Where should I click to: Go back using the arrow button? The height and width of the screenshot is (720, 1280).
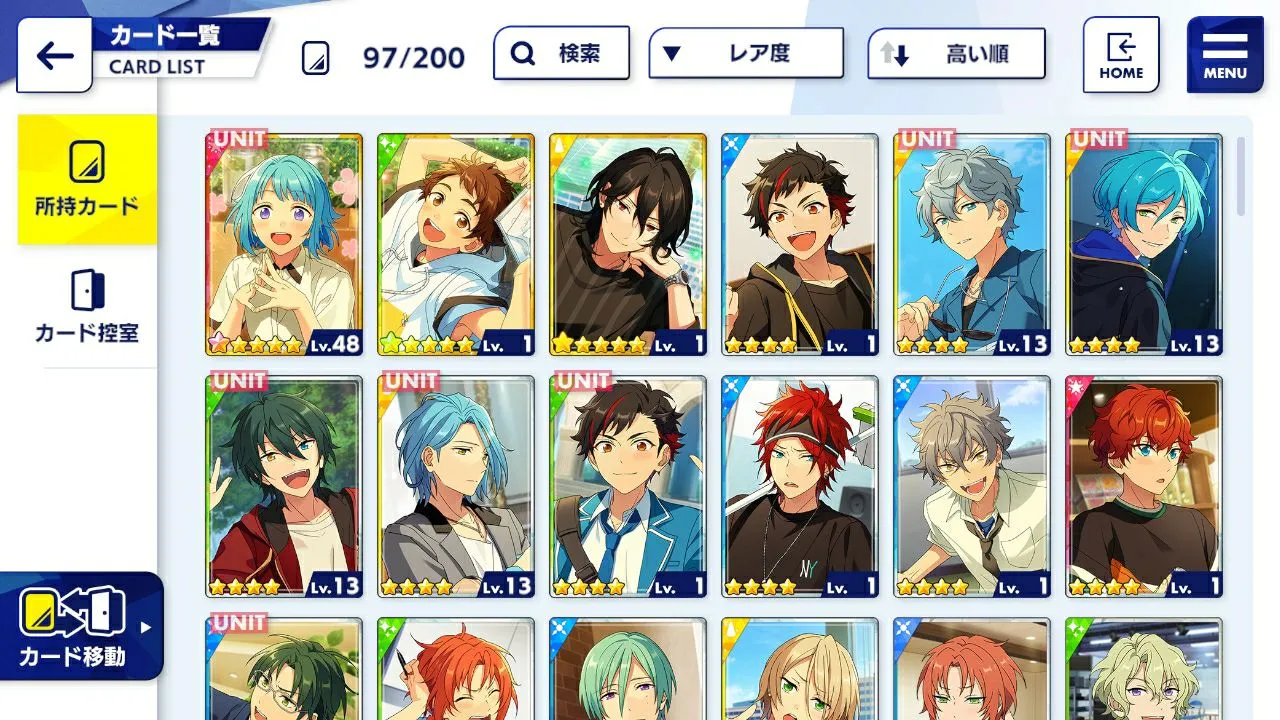tap(54, 55)
